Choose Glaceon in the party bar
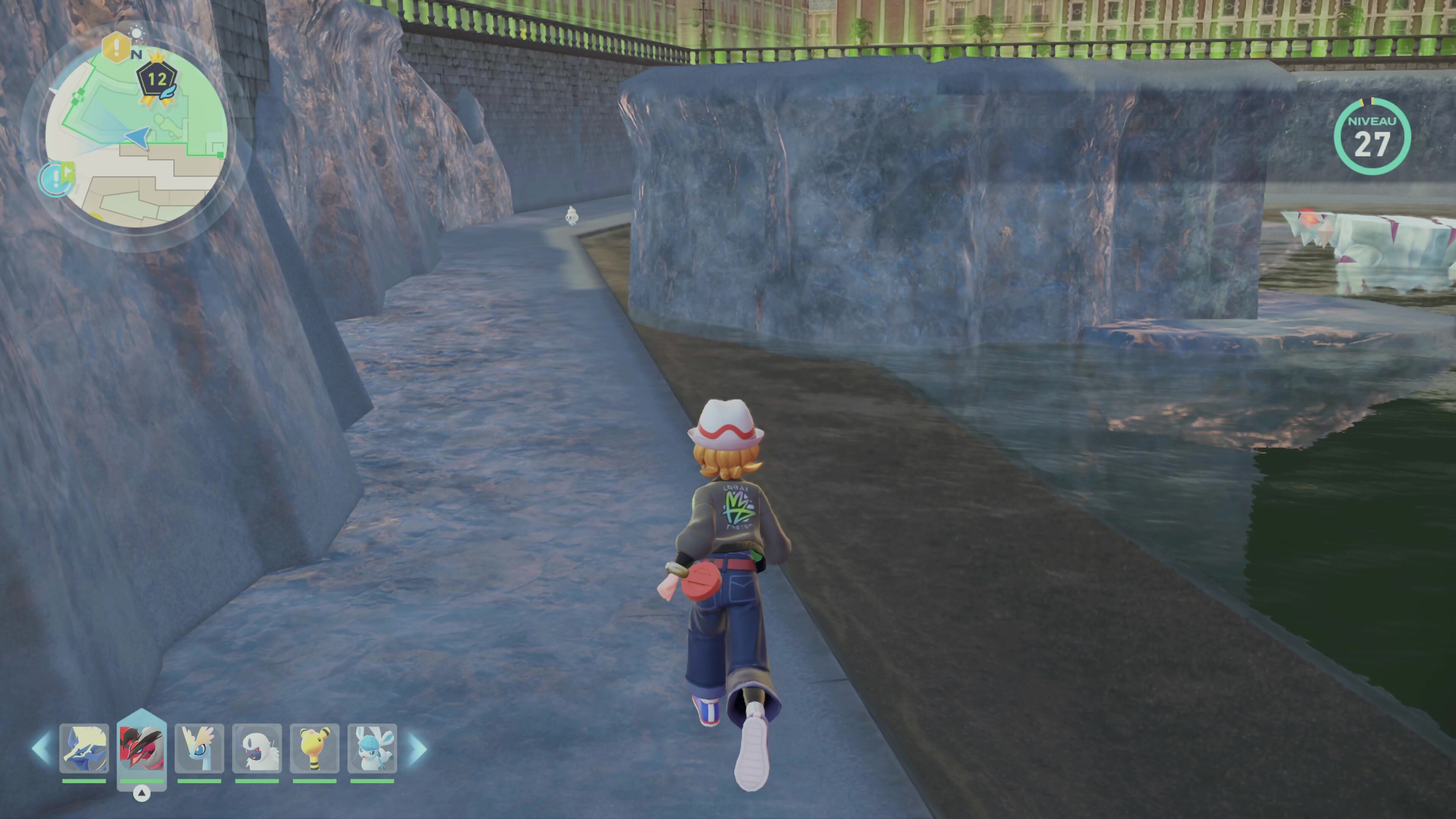 pyautogui.click(x=372, y=748)
